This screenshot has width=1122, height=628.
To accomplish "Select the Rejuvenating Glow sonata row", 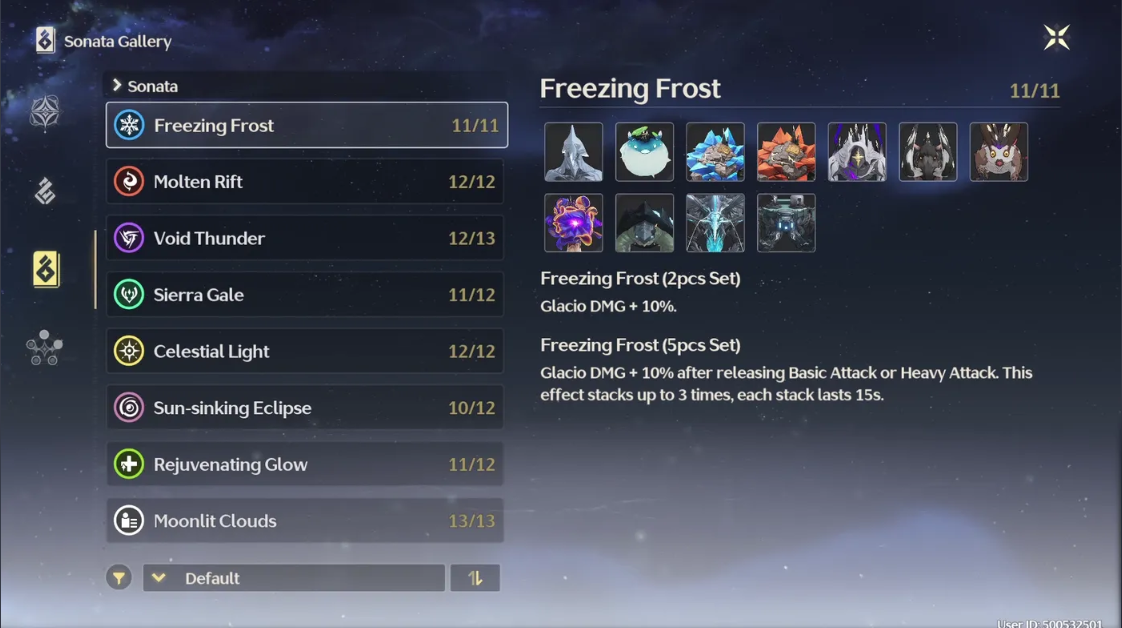I will point(306,464).
